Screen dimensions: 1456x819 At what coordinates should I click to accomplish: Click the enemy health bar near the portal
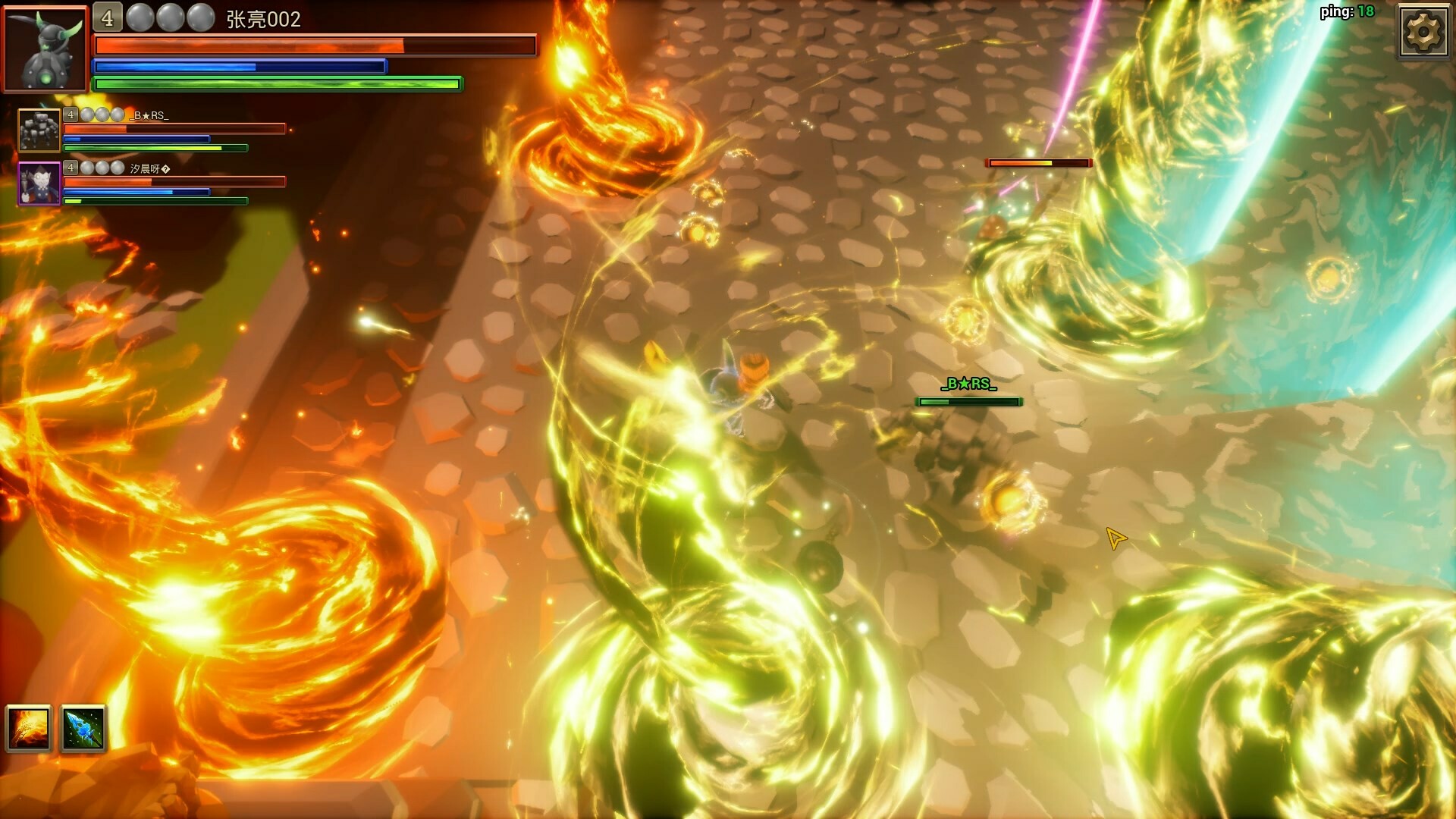(x=1039, y=162)
